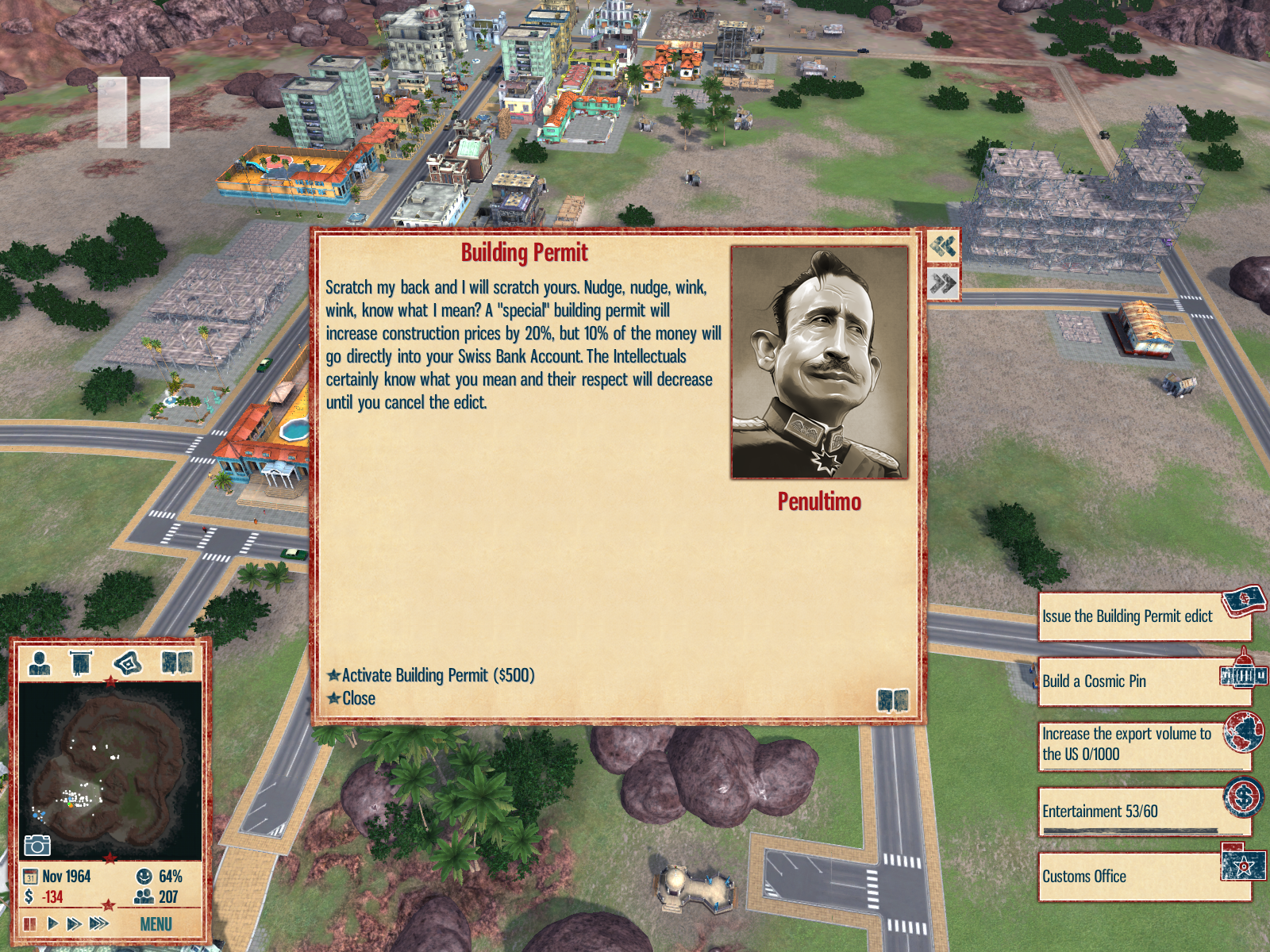Screen dimensions: 1270x952
Task: Close the Building Permit dialog
Action: coord(358,698)
